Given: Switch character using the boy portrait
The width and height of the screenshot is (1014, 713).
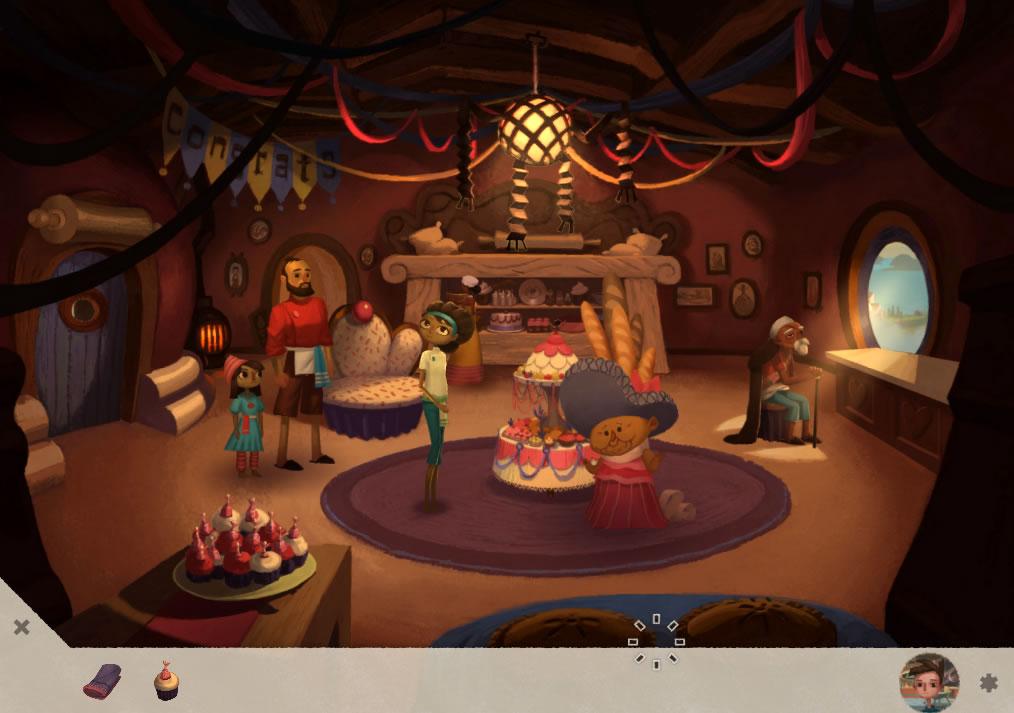Looking at the screenshot, I should (x=929, y=682).
